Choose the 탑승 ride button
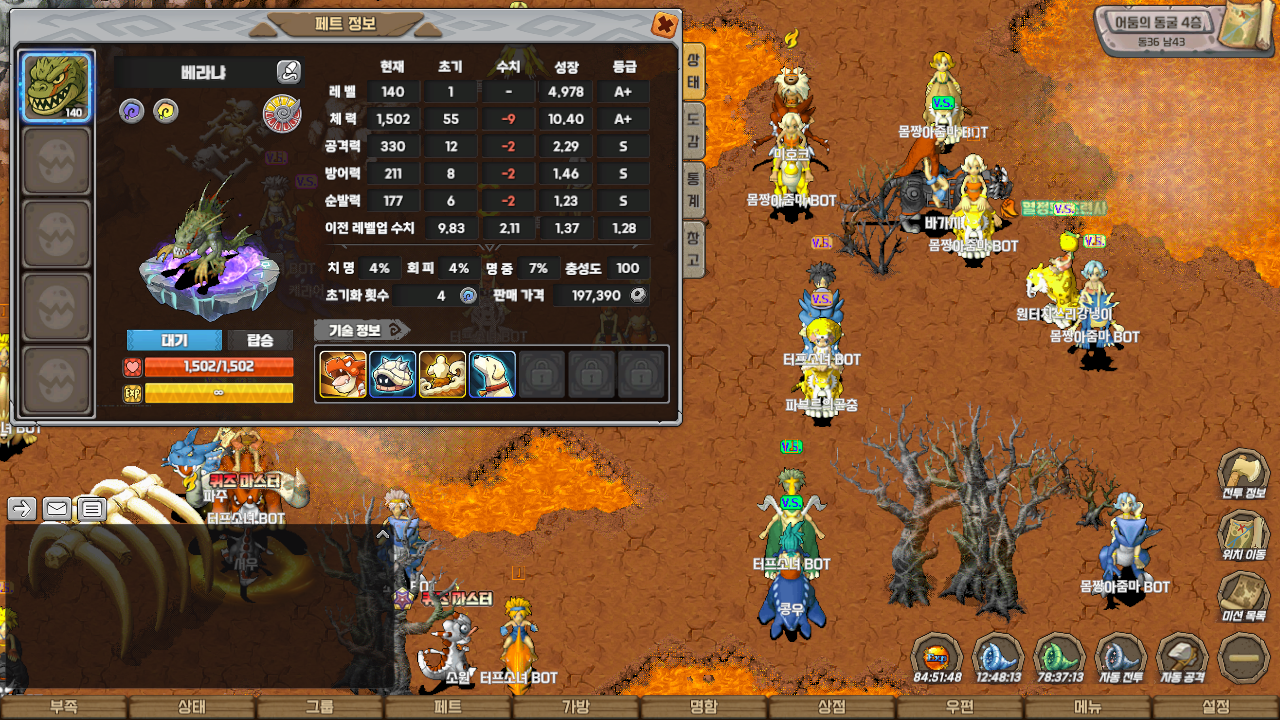Screen dimensions: 1280x720 (260, 340)
